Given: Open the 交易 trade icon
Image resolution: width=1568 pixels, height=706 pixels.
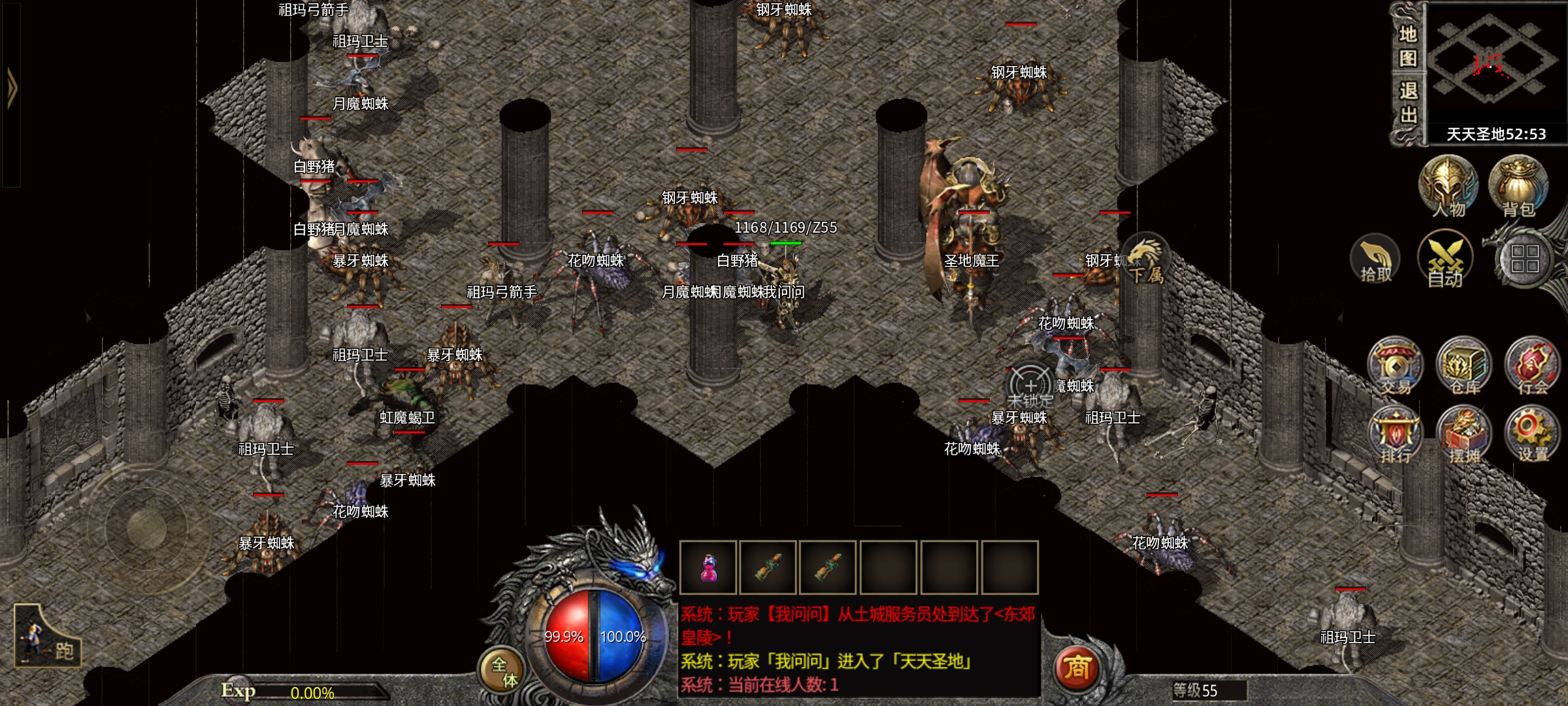Looking at the screenshot, I should click(x=1395, y=366).
